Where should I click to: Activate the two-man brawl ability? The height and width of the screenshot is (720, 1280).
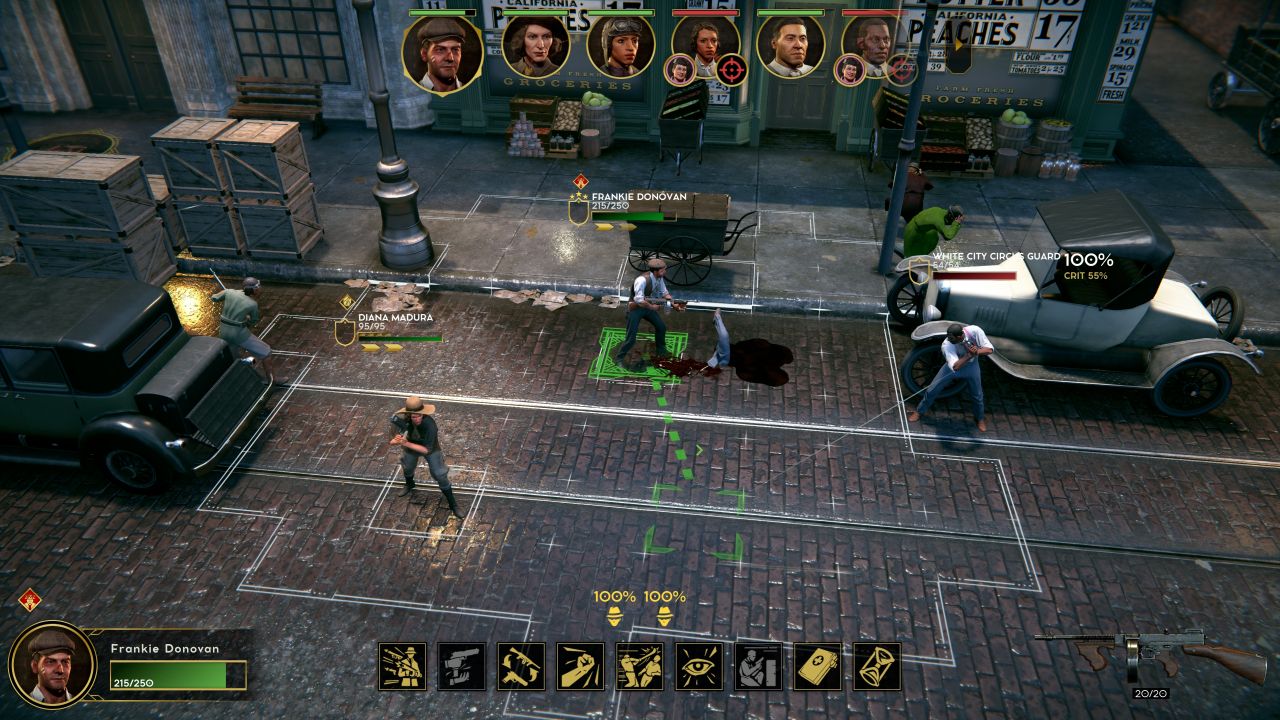click(x=640, y=666)
